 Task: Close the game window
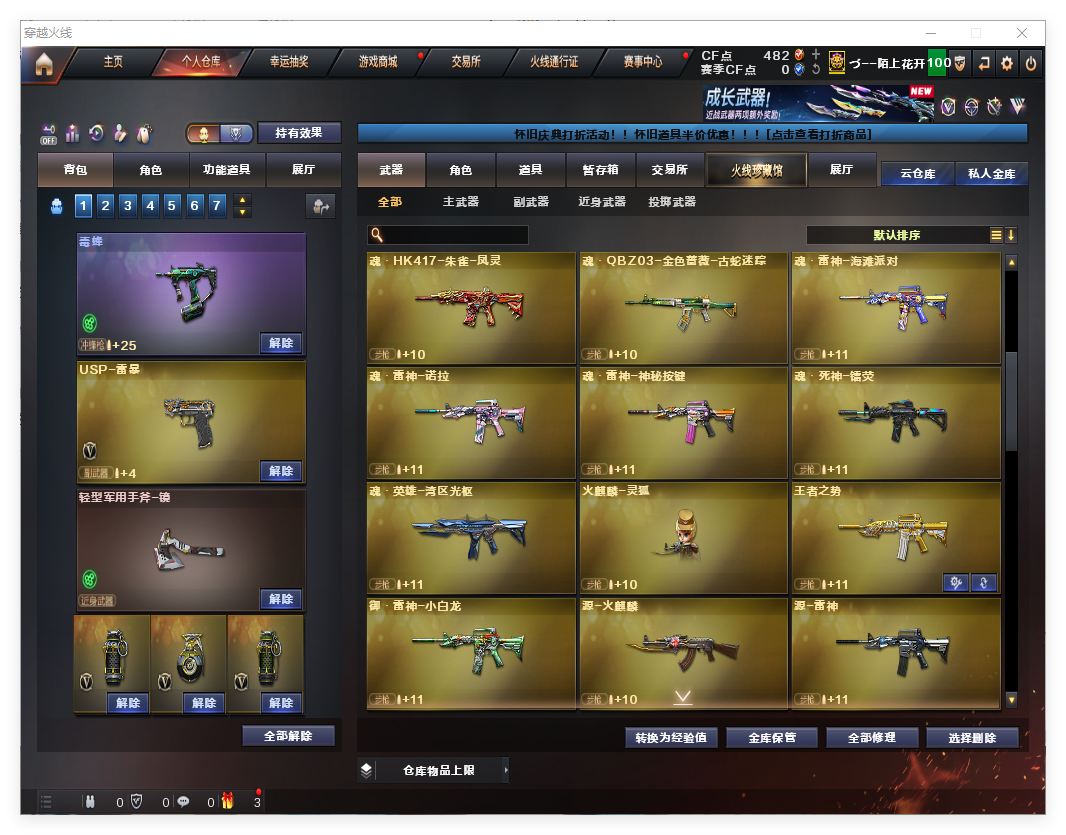[x=1023, y=33]
